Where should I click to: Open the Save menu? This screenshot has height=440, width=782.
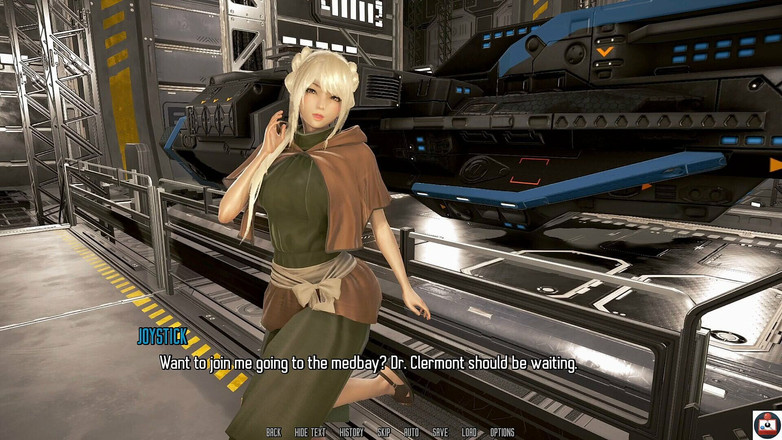440,433
